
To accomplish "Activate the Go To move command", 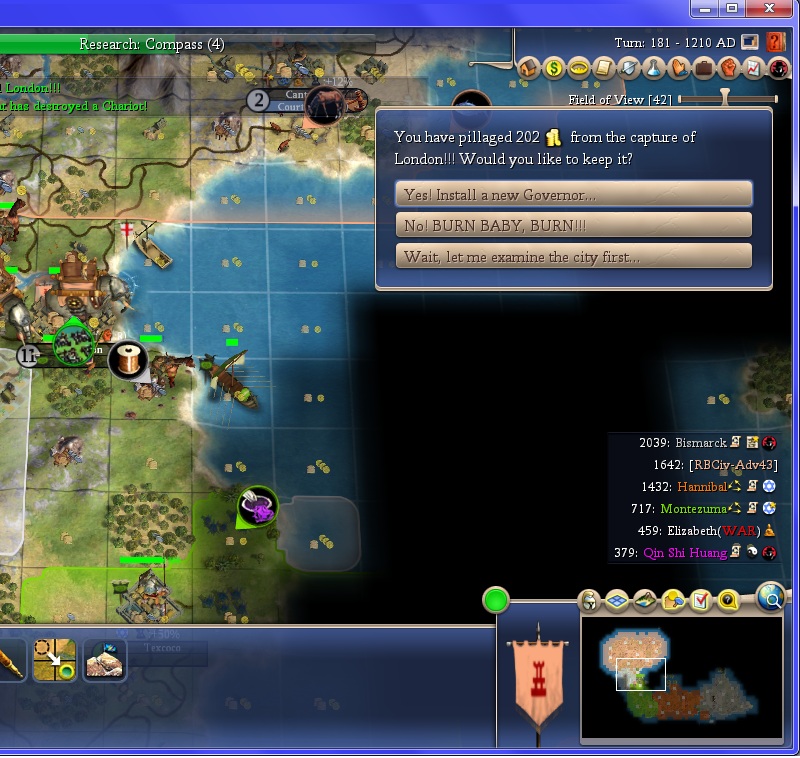I will pos(54,661).
